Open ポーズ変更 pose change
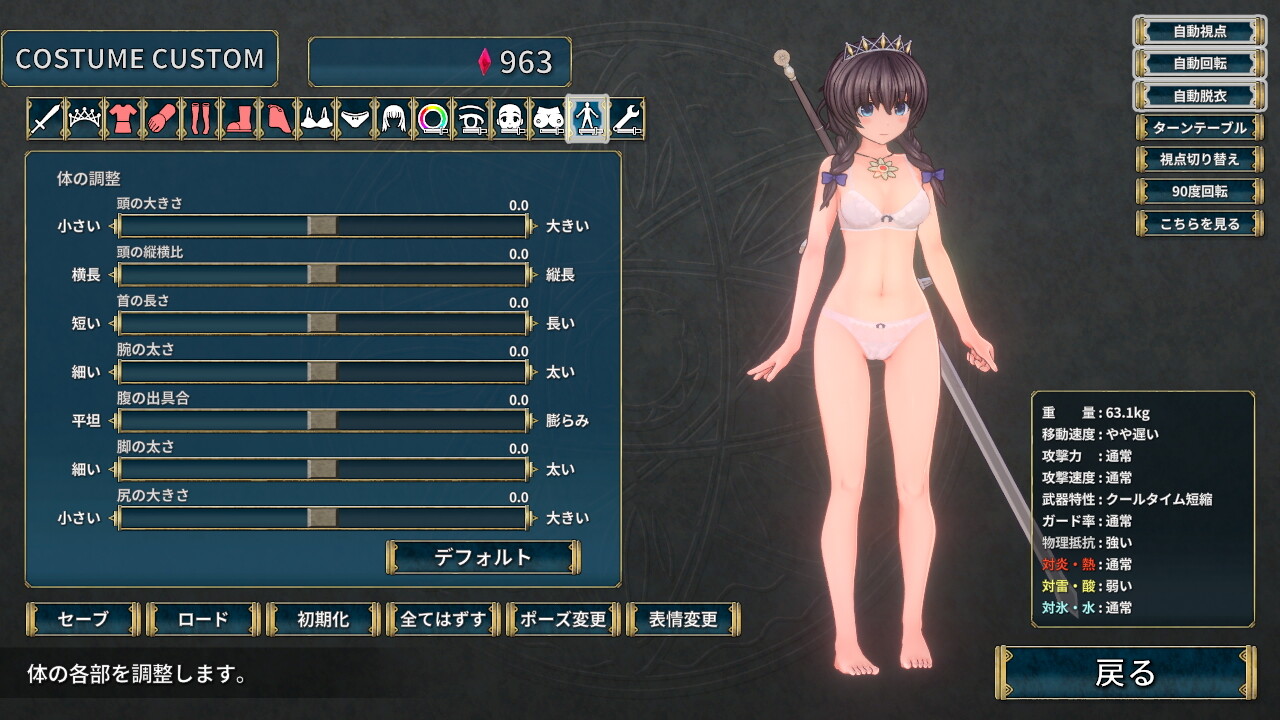Screen dimensions: 1280x720 tap(563, 619)
